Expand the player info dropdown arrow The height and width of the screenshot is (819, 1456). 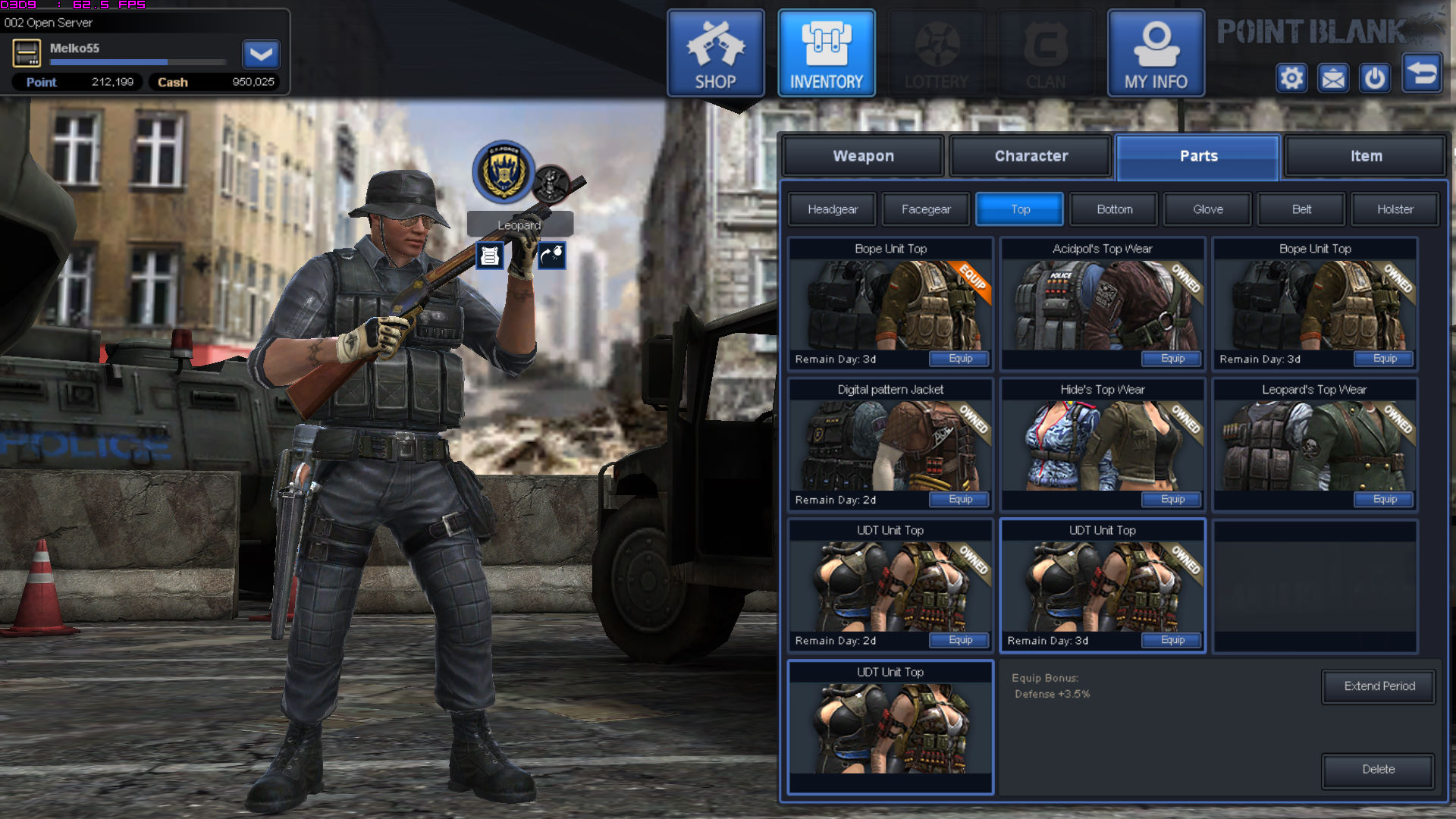click(261, 55)
